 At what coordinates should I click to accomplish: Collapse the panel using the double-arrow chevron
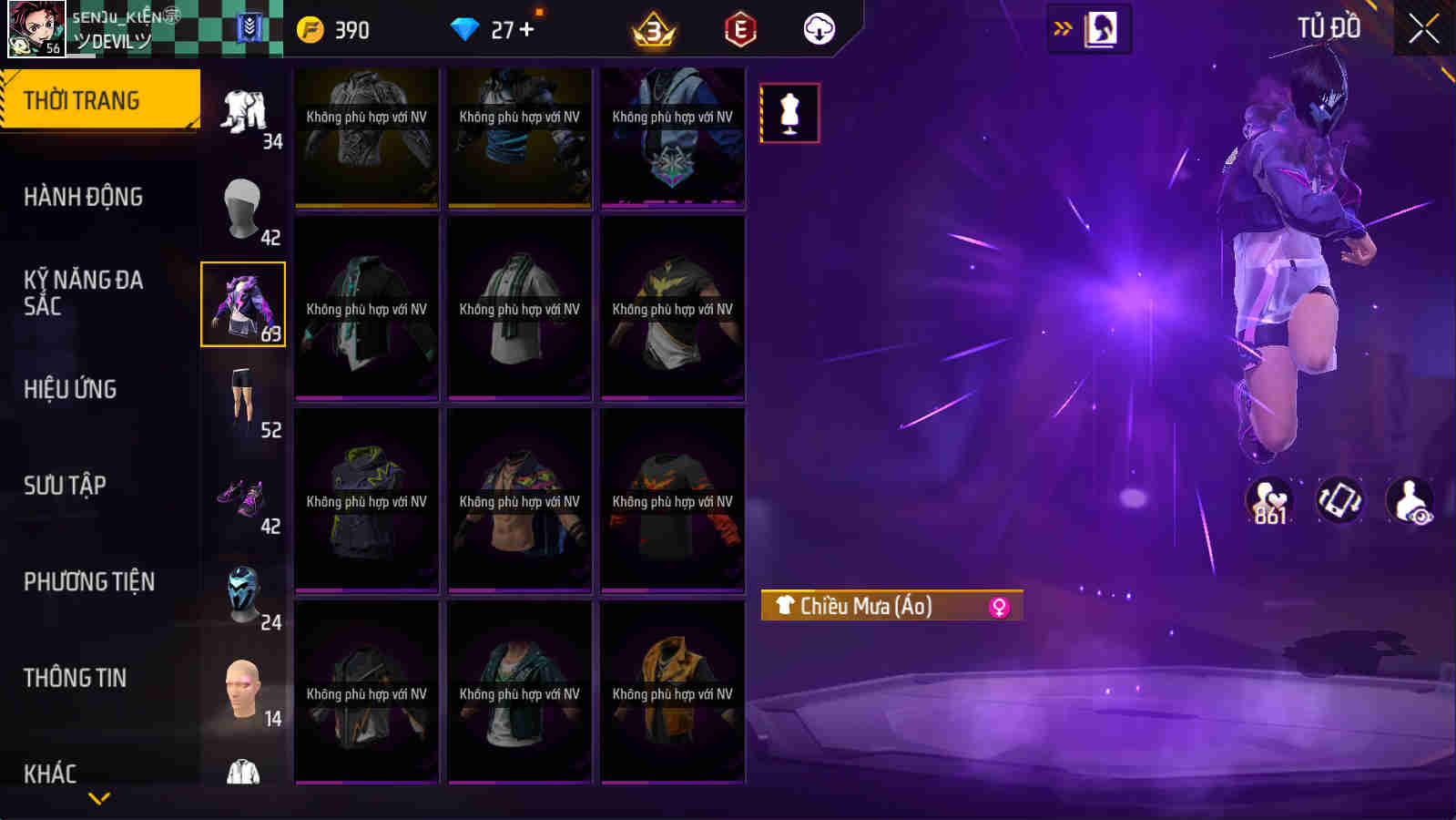[x=1059, y=26]
